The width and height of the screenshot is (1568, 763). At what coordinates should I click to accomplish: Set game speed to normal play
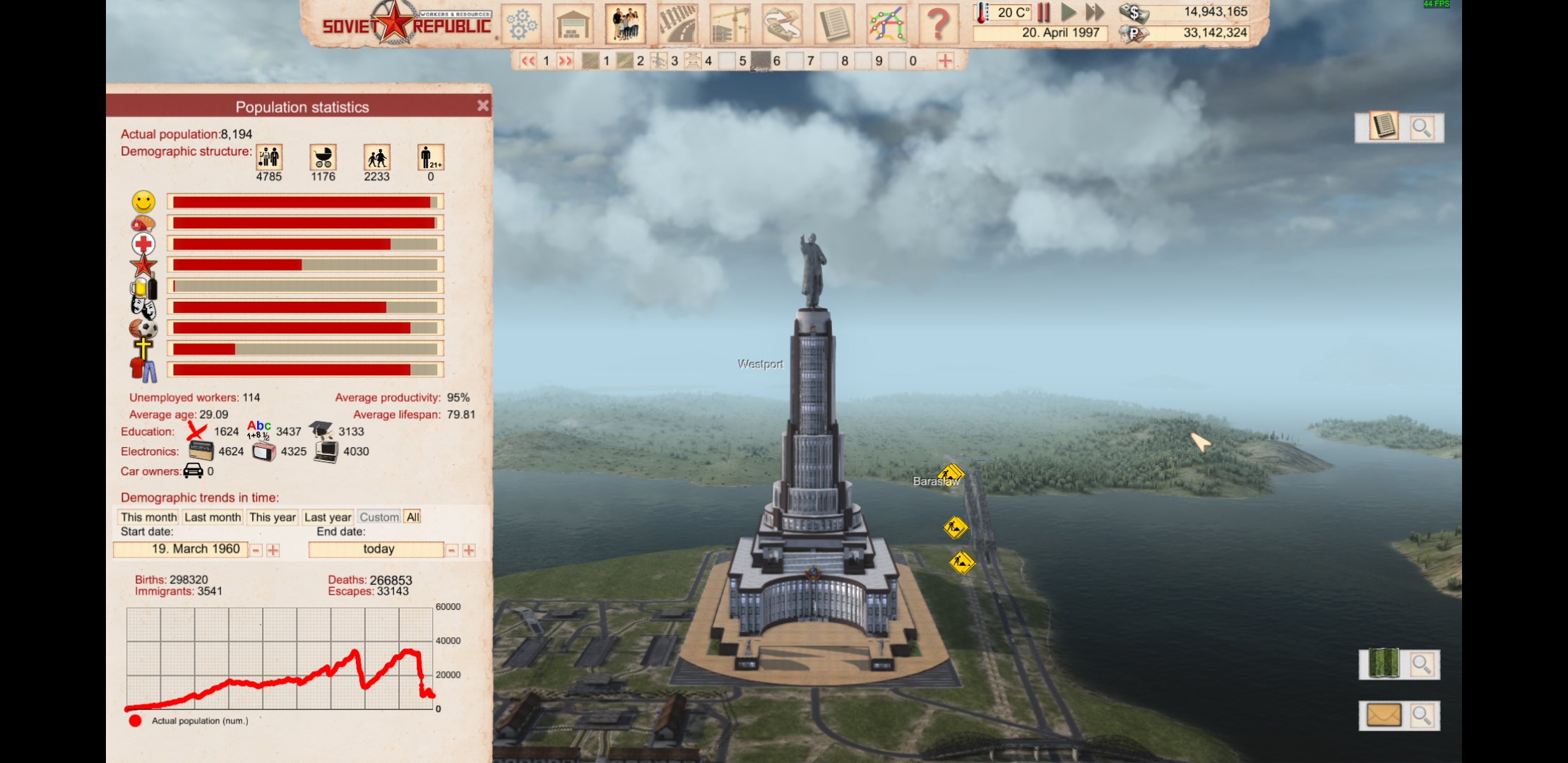coord(1069,12)
